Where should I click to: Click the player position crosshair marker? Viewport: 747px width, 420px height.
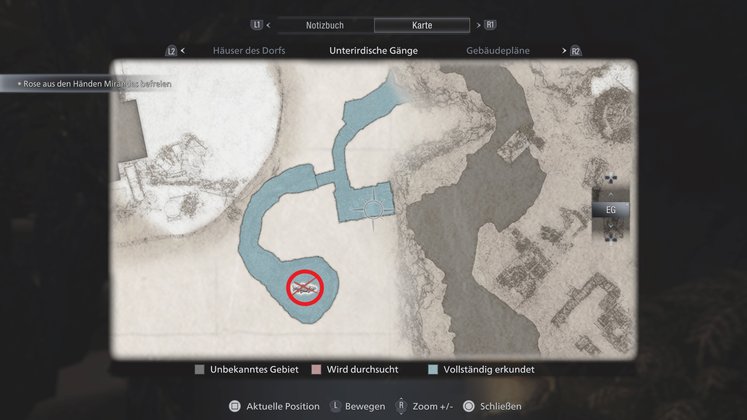coord(375,209)
